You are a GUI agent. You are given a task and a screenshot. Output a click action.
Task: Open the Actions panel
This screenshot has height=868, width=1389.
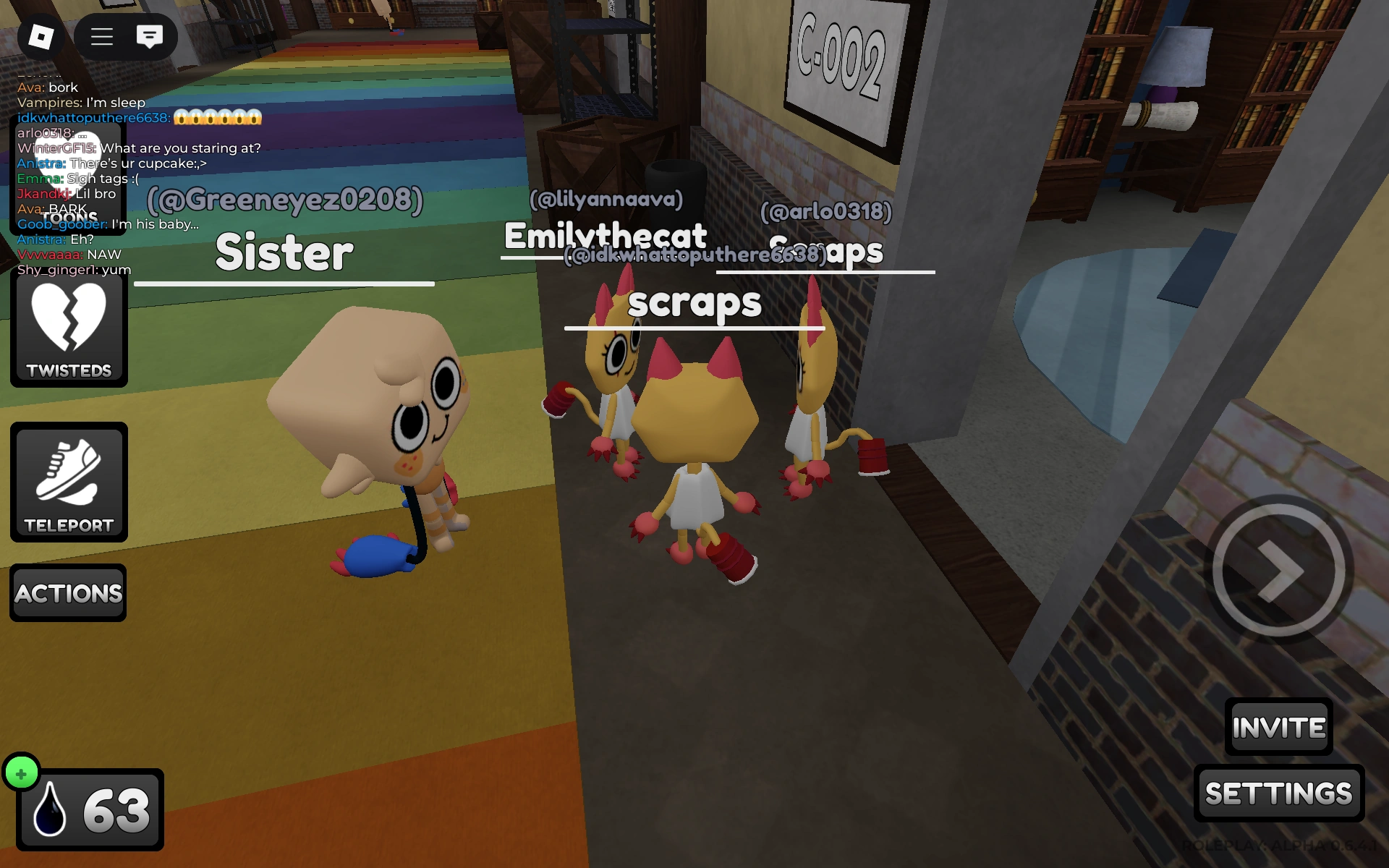tap(68, 592)
